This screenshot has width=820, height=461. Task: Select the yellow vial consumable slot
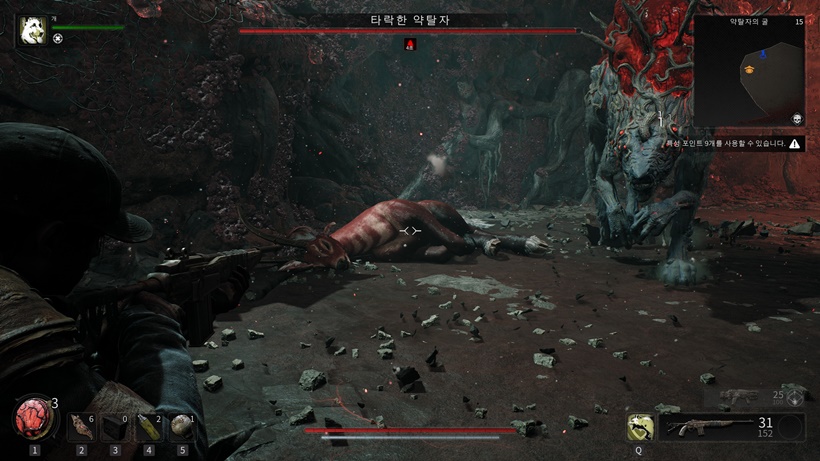pyautogui.click(x=148, y=427)
